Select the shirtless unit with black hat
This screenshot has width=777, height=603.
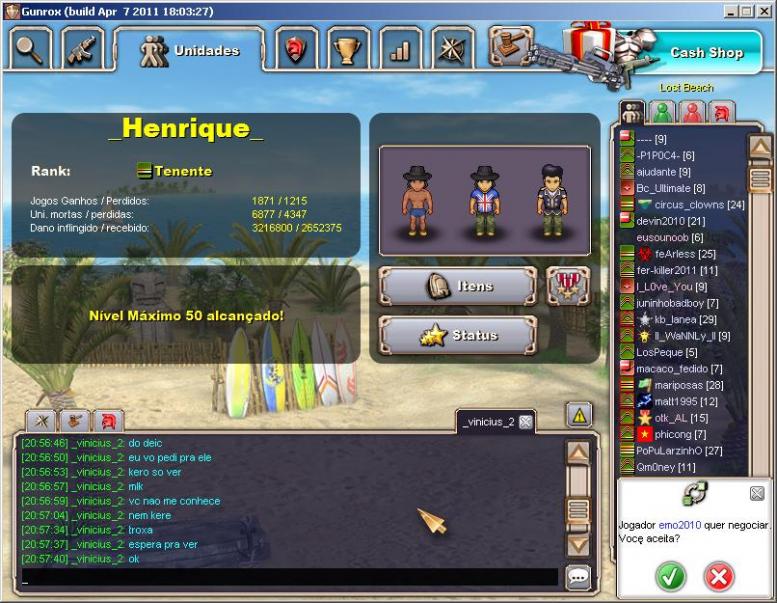pyautogui.click(x=417, y=201)
